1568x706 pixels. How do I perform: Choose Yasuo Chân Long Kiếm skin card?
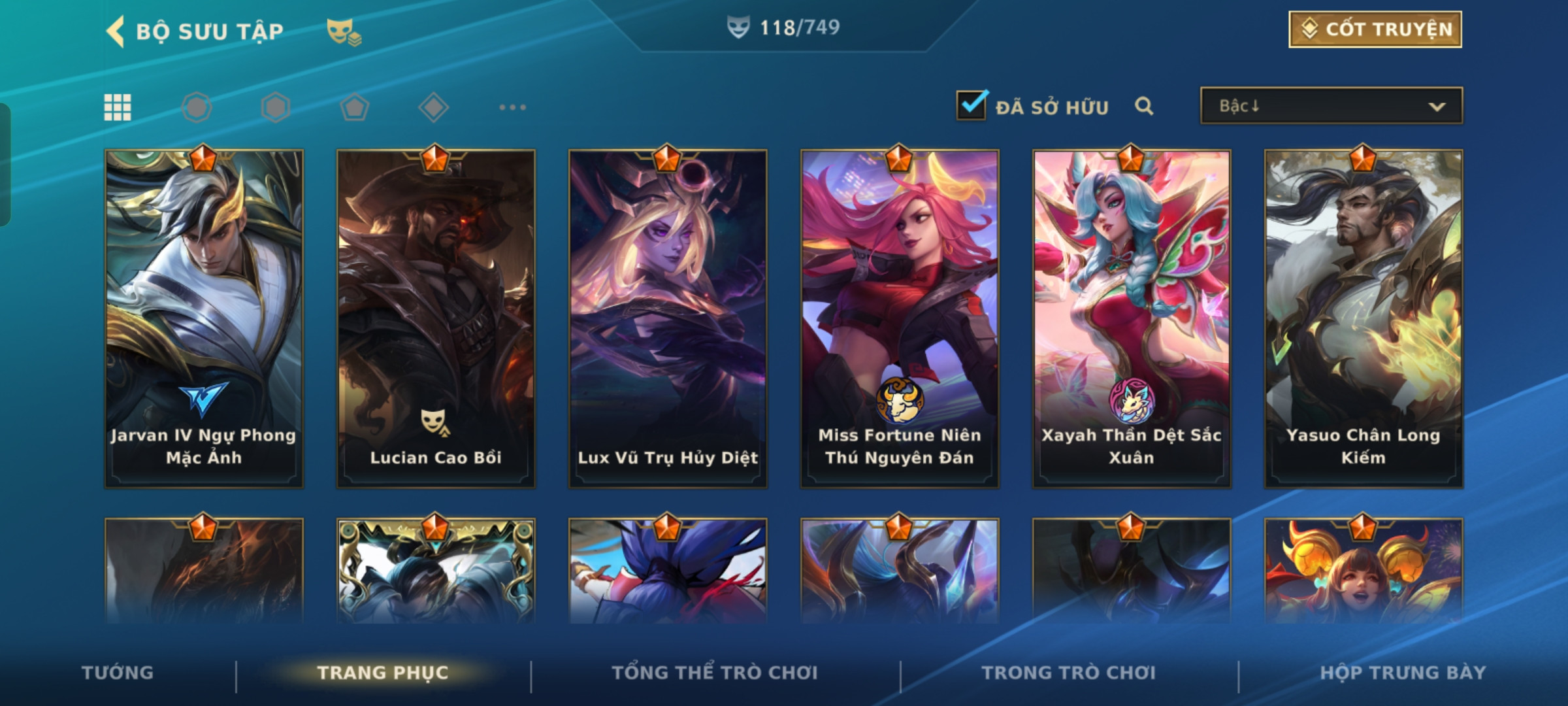pyautogui.click(x=1364, y=318)
